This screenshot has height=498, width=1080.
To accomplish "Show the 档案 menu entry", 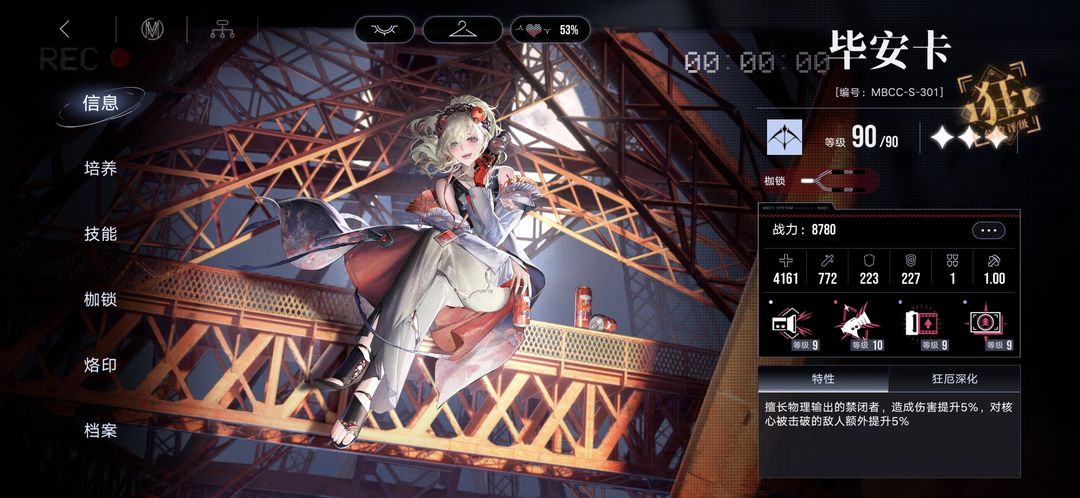I will point(100,431).
